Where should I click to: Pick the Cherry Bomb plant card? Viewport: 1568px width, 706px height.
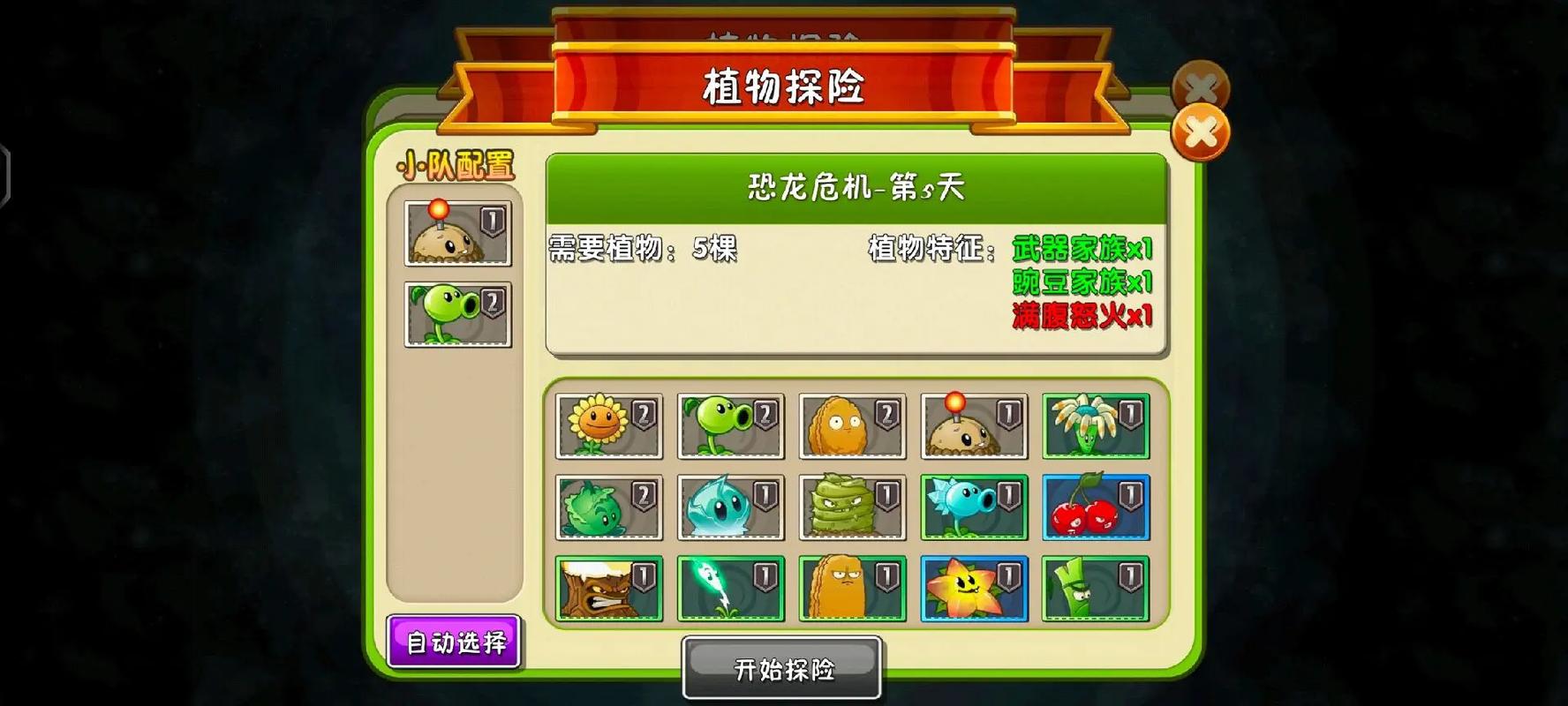tap(1095, 507)
